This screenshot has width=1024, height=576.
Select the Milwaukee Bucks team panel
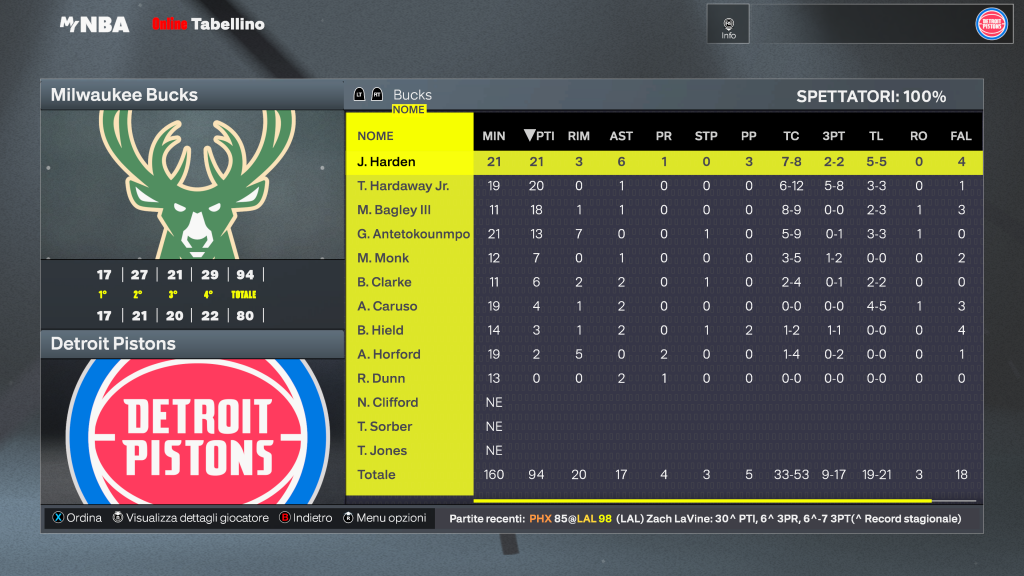coord(192,95)
